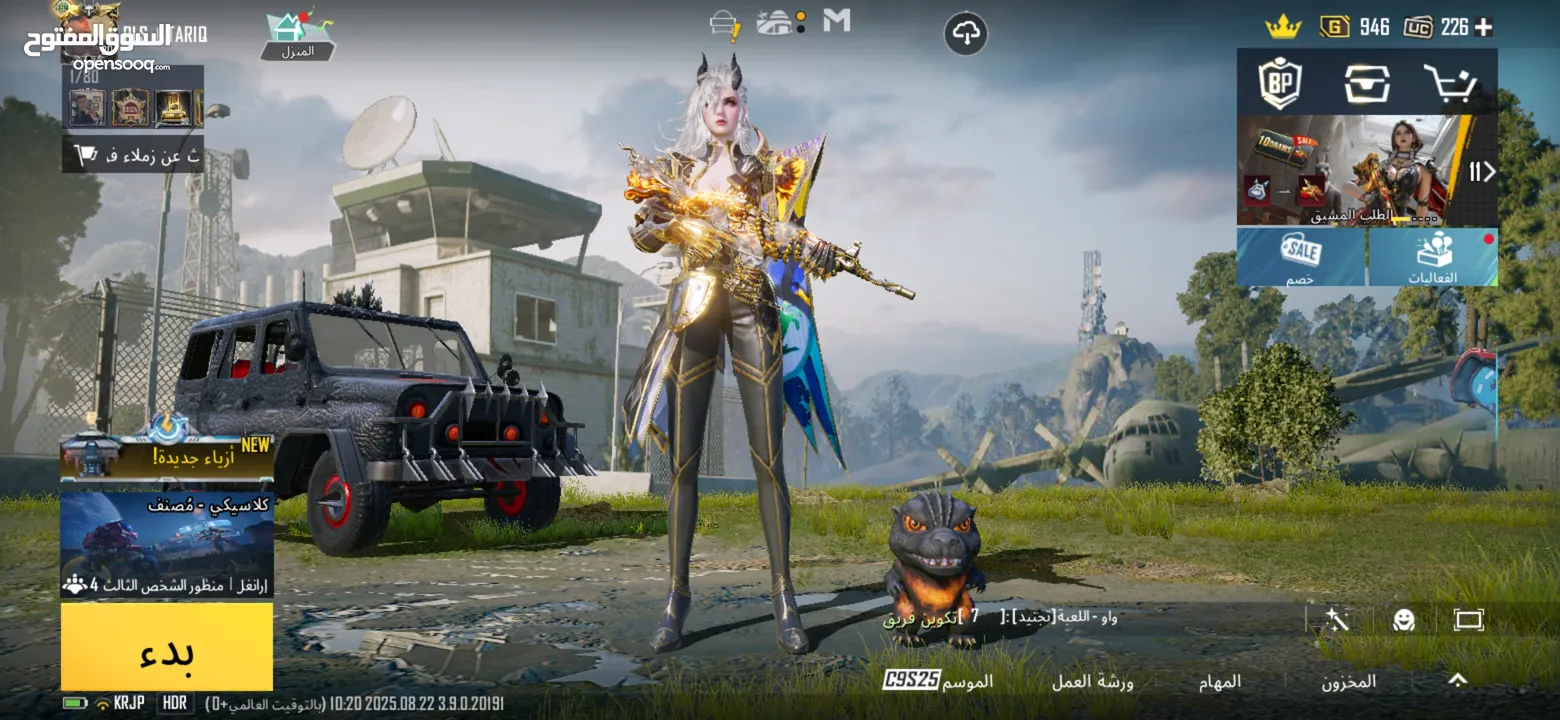This screenshot has height=720, width=1560.
Task: Expand the bottom menu with the up arrow
Action: pyautogui.click(x=1457, y=680)
